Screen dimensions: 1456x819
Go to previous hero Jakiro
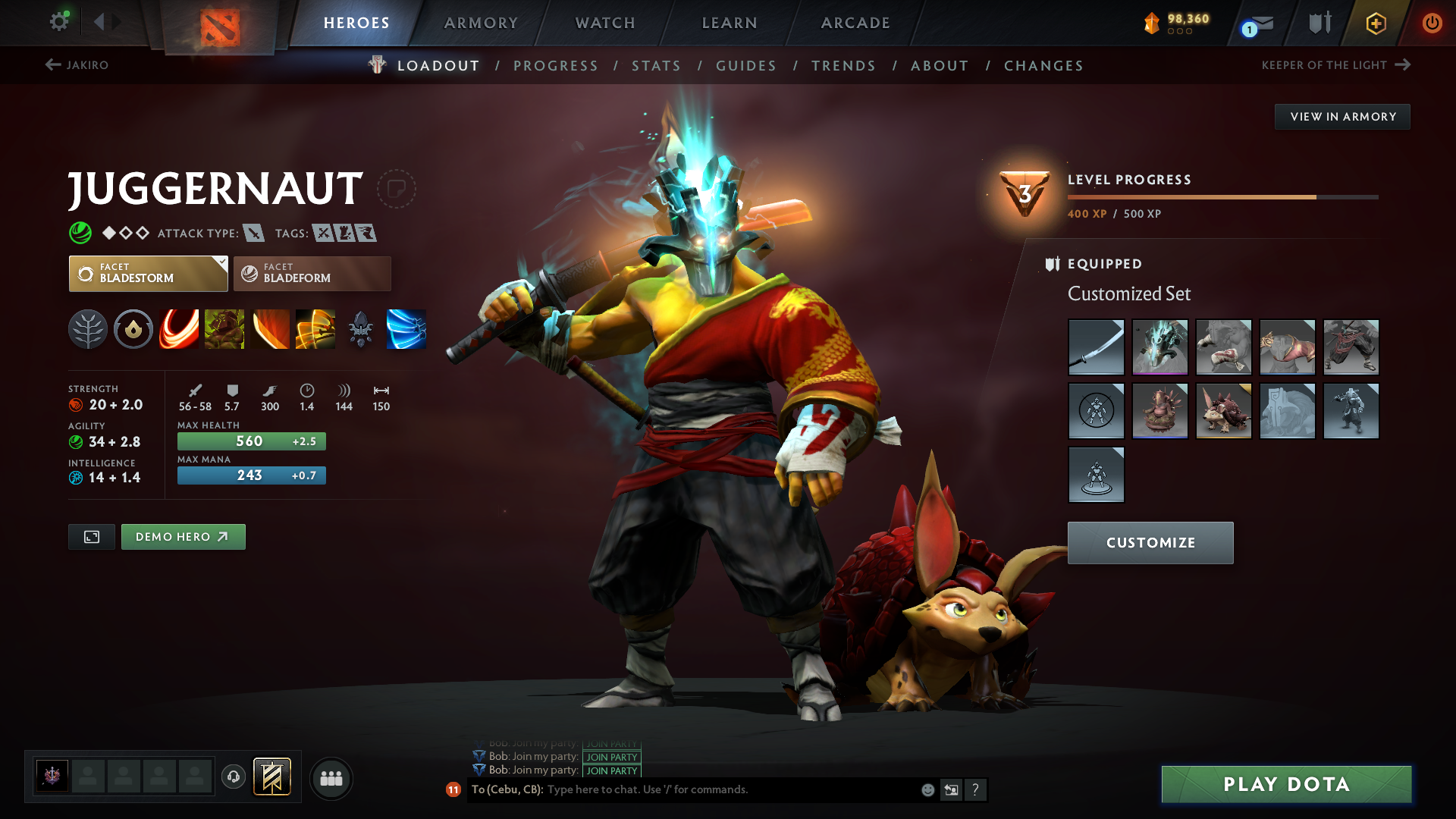point(77,65)
